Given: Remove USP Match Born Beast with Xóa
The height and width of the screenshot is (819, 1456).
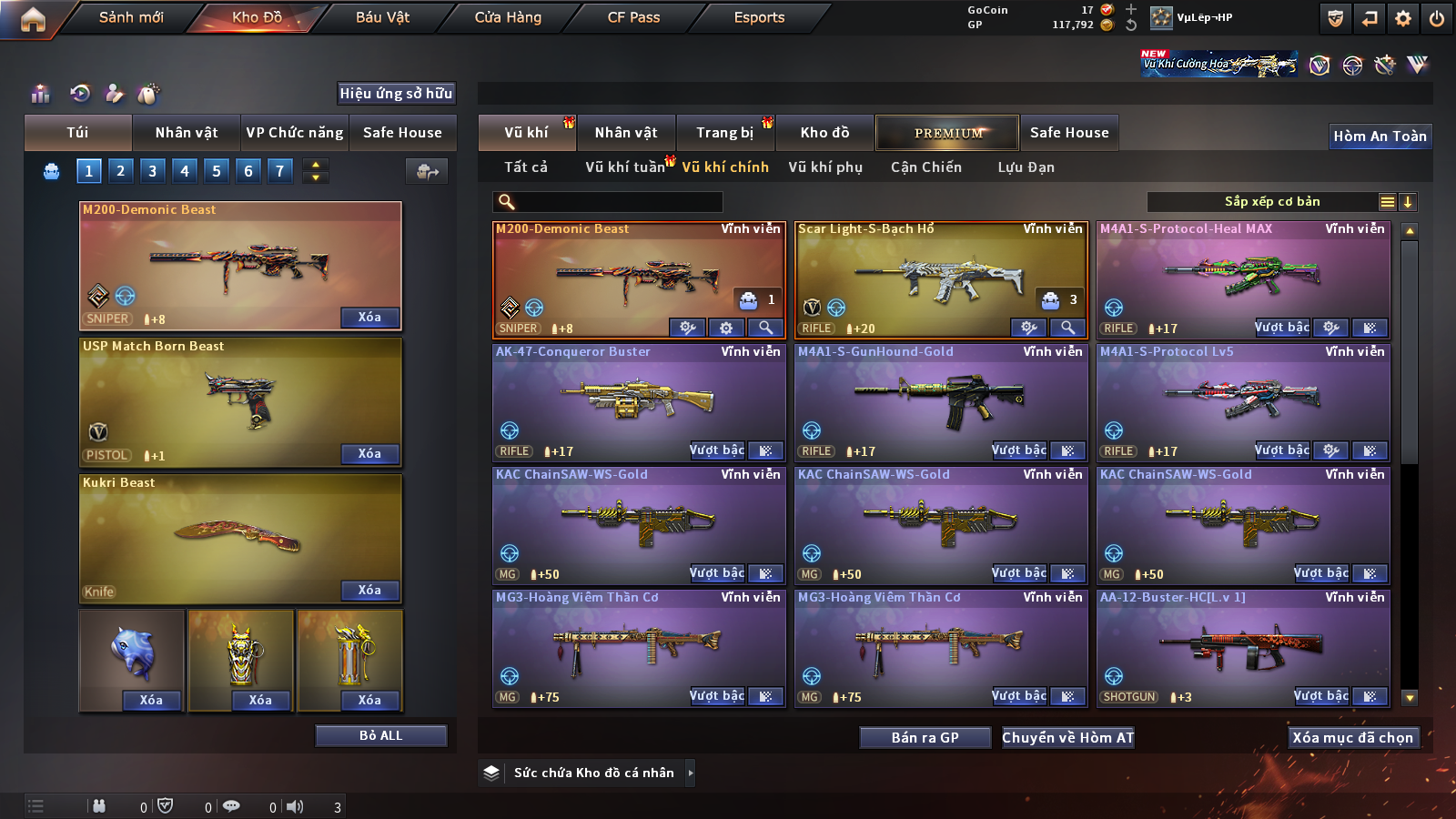Looking at the screenshot, I should [369, 453].
